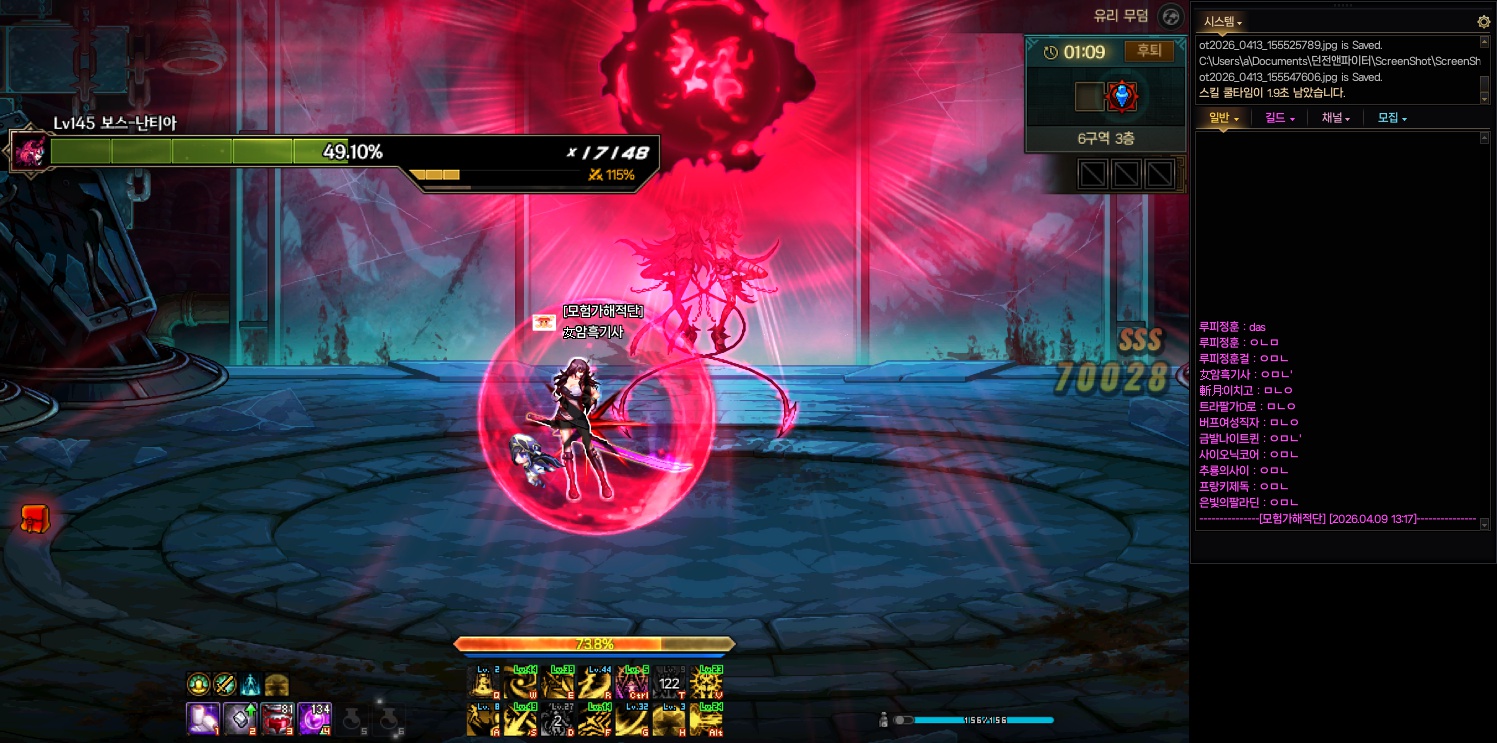Click the red fist icon at left edge
The image size is (1497, 743).
pyautogui.click(x=35, y=518)
